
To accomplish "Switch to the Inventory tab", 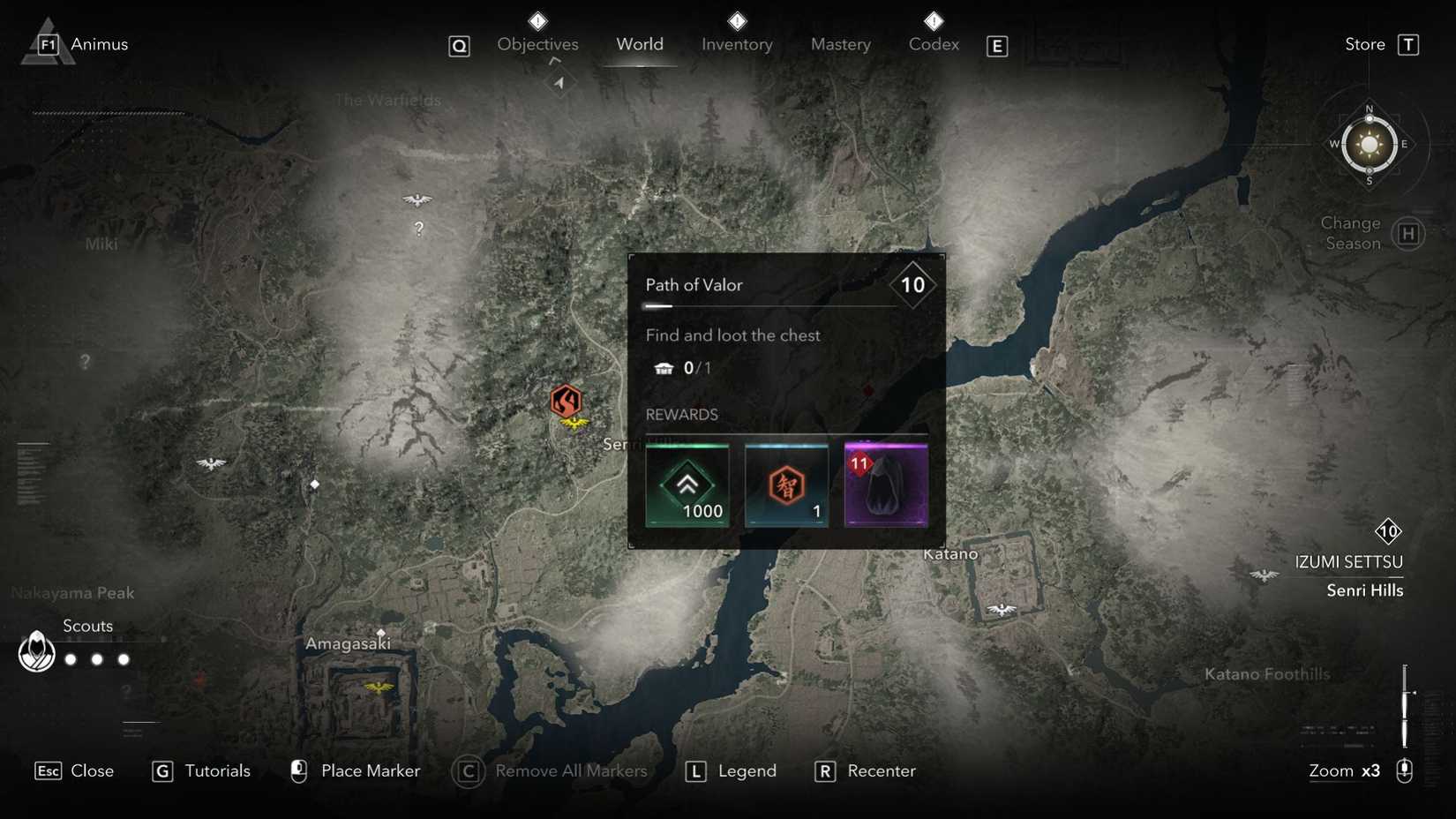I will point(737,44).
